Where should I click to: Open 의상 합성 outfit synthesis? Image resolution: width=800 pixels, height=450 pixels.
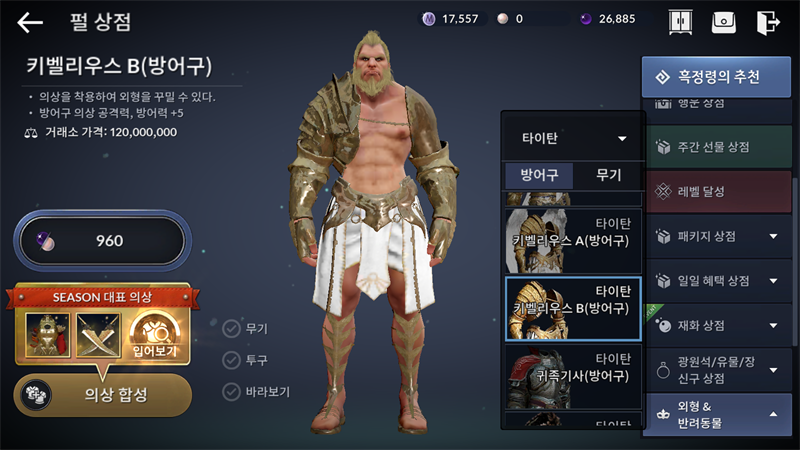pos(103,395)
